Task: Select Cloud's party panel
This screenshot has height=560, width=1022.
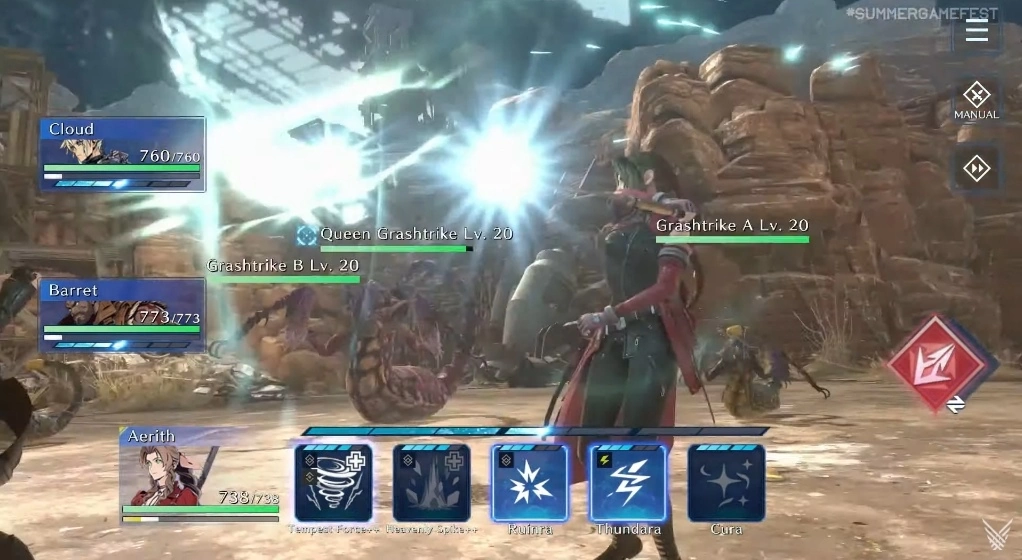Action: click(x=123, y=154)
